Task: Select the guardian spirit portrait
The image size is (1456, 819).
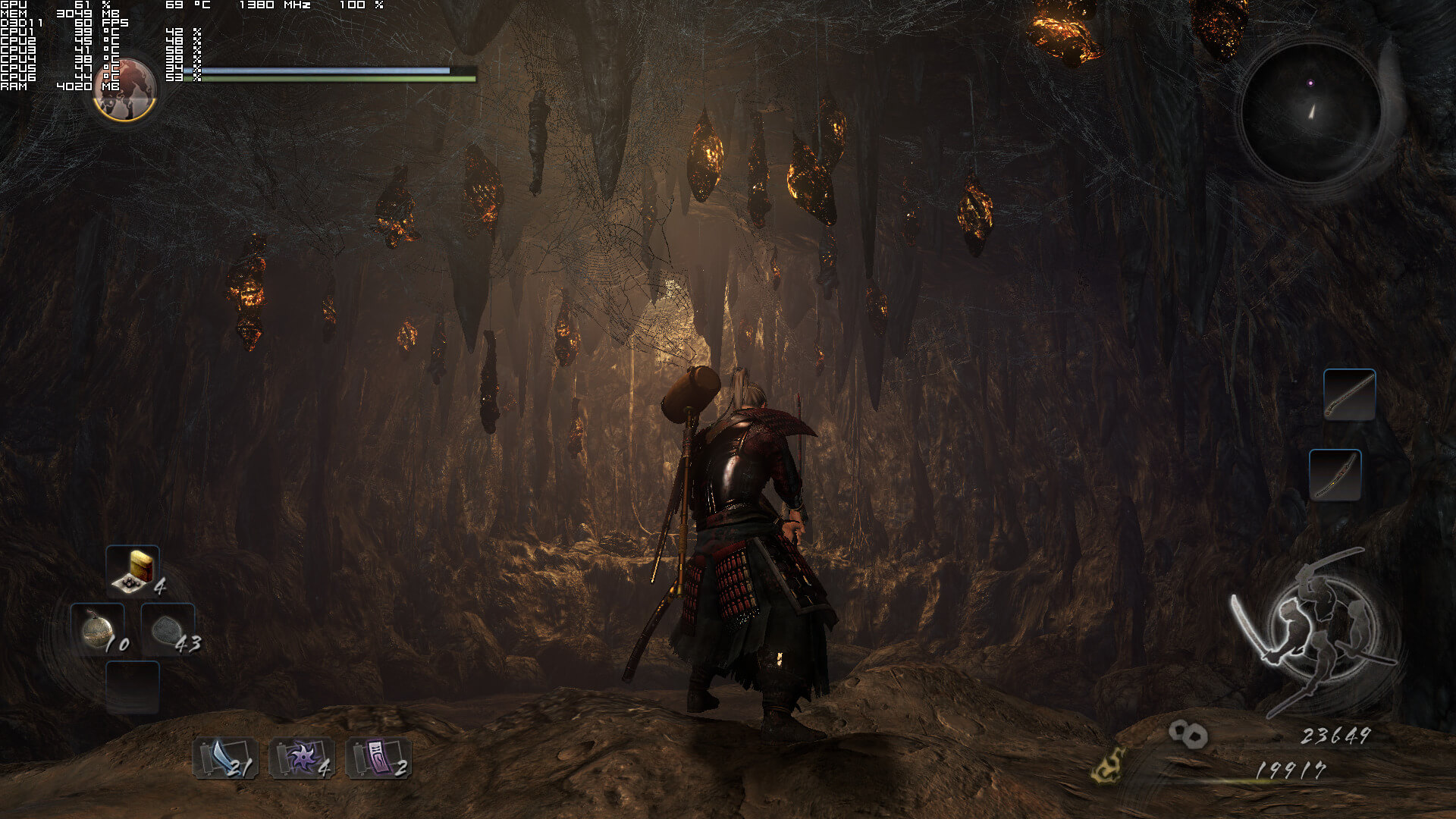Action: pos(125,89)
